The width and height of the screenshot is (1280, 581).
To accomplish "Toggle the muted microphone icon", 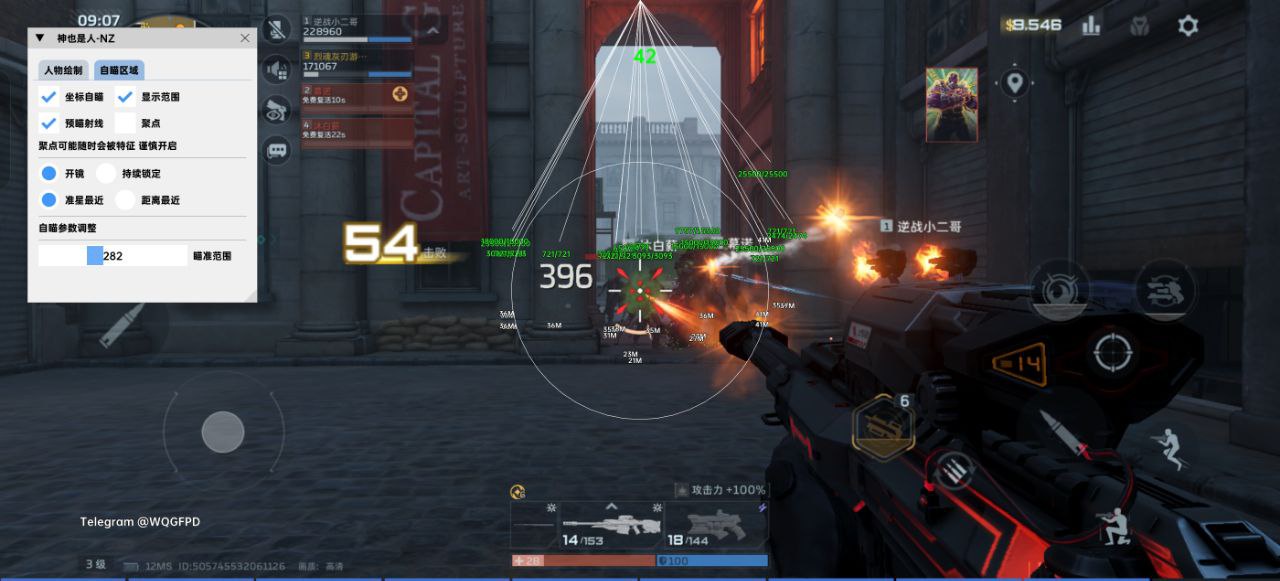I will pyautogui.click(x=276, y=30).
